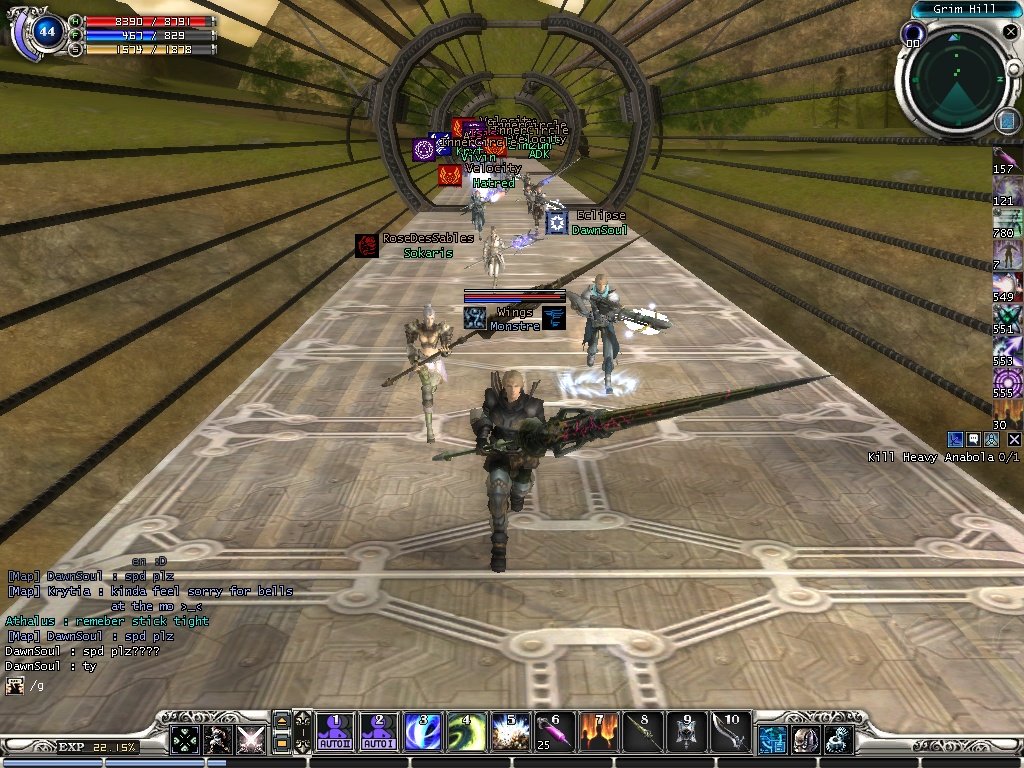Close the Kill Heavy Anabola quest tracker
This screenshot has height=768, width=1024.
(x=1014, y=439)
